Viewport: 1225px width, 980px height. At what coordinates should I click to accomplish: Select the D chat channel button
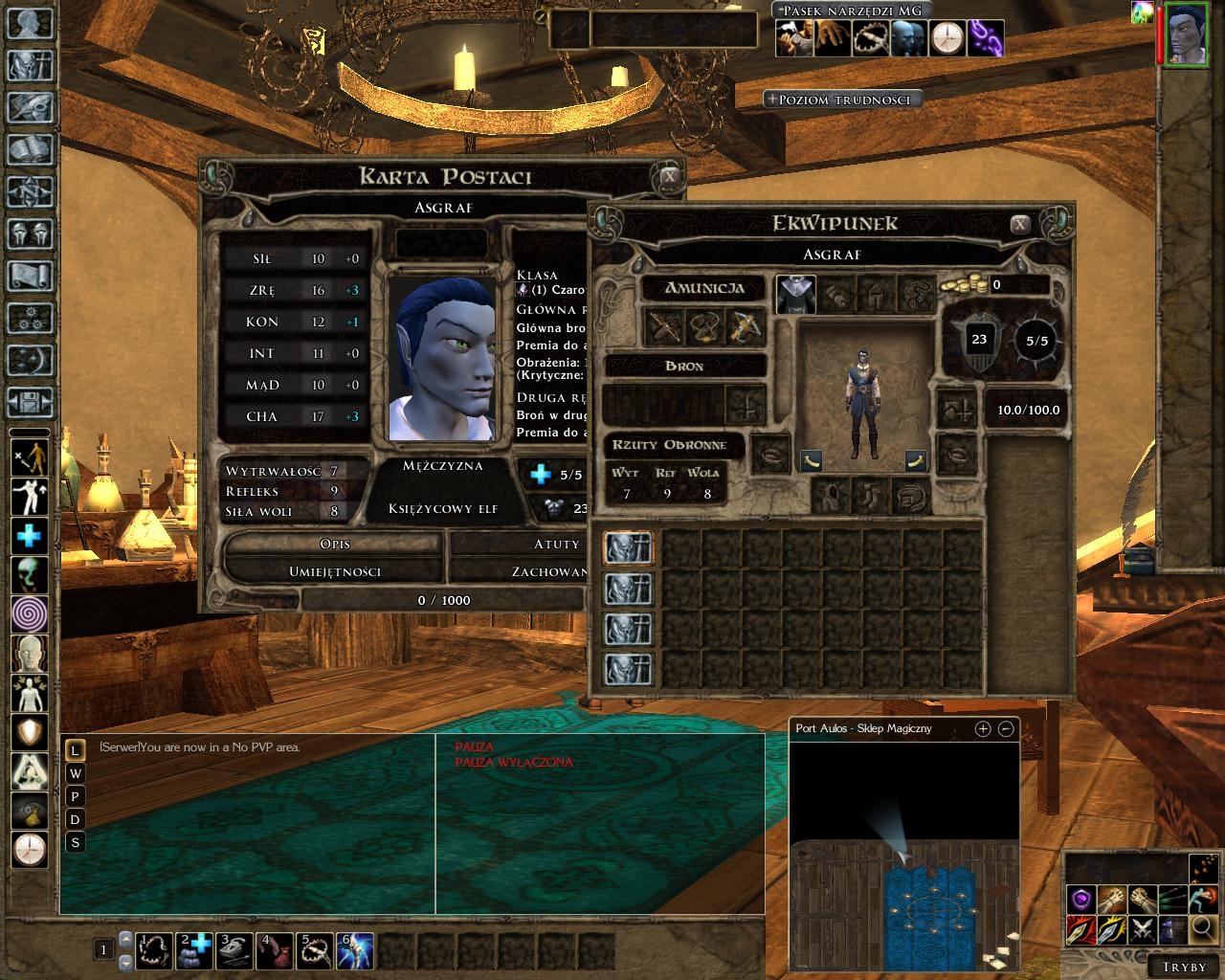tap(76, 819)
